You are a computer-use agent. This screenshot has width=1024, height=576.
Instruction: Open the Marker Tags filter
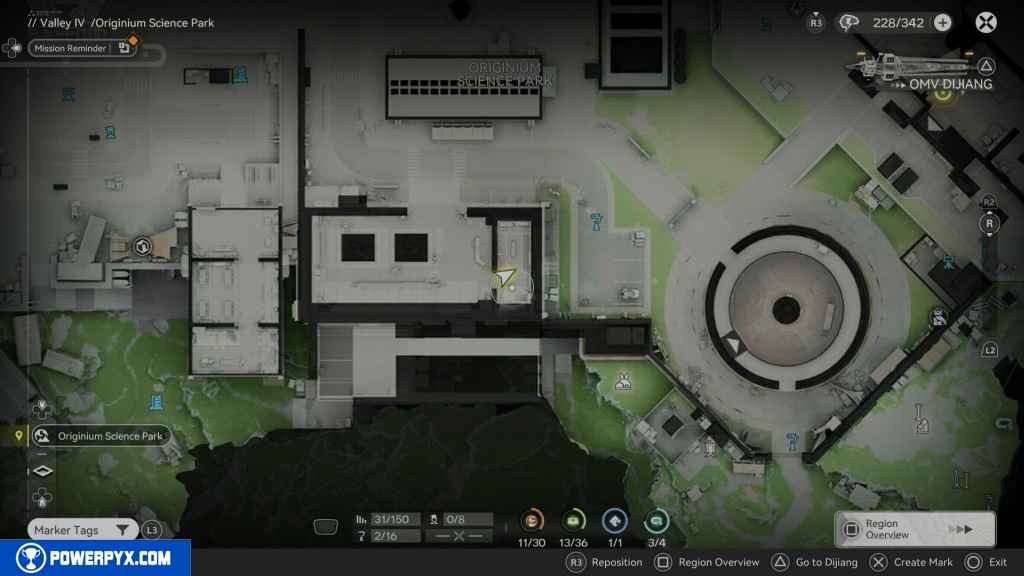point(83,530)
